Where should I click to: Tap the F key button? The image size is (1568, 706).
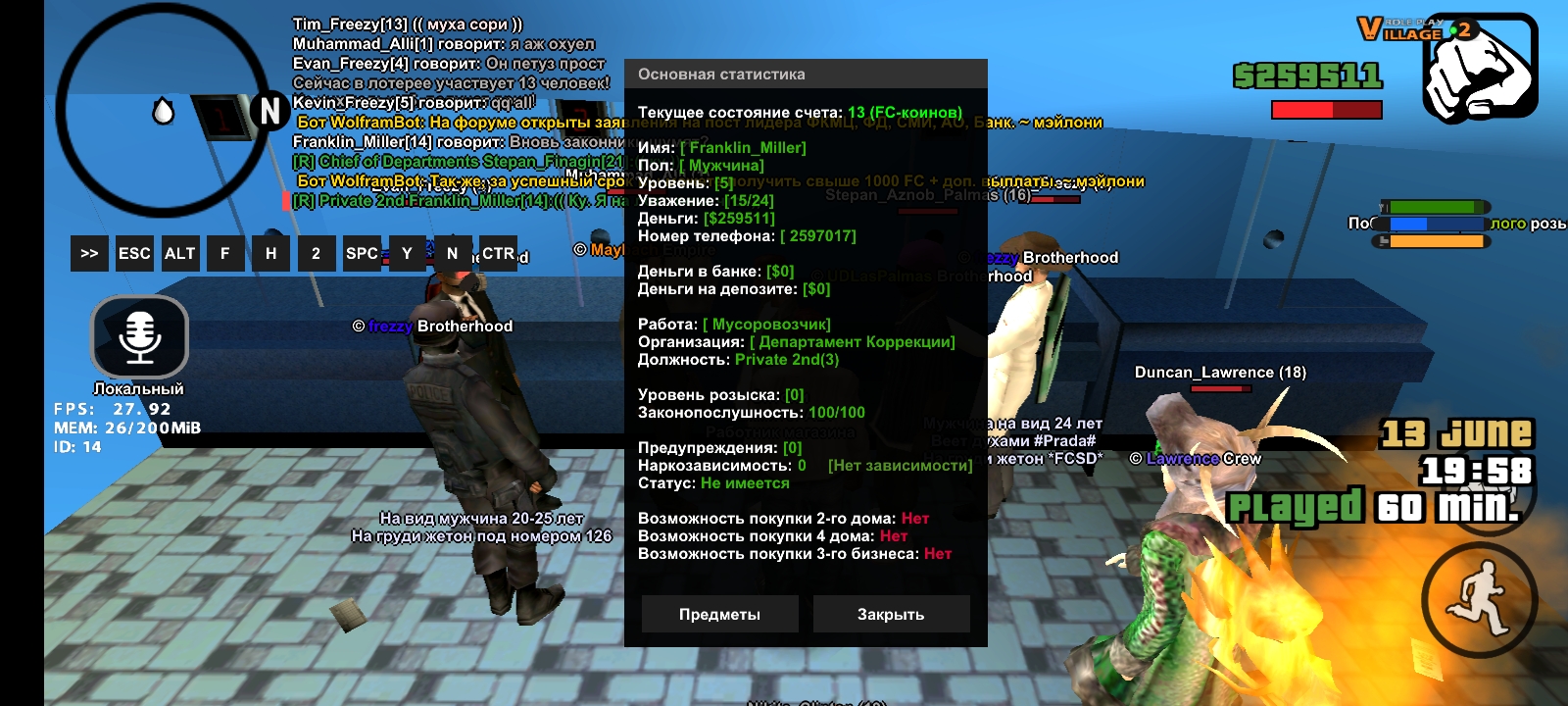tap(225, 253)
